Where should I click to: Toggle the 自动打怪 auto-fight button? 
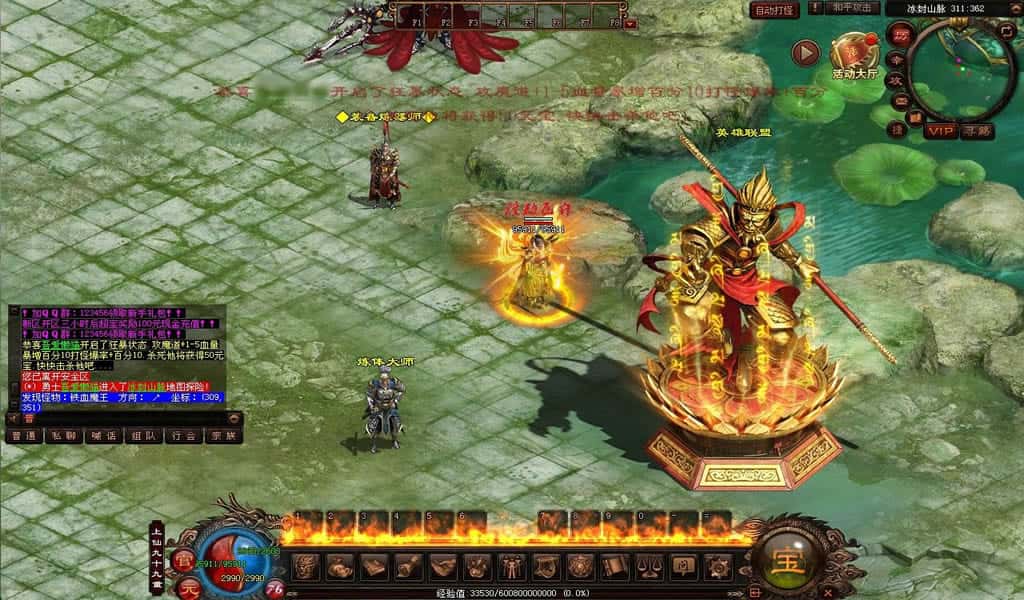[x=774, y=10]
